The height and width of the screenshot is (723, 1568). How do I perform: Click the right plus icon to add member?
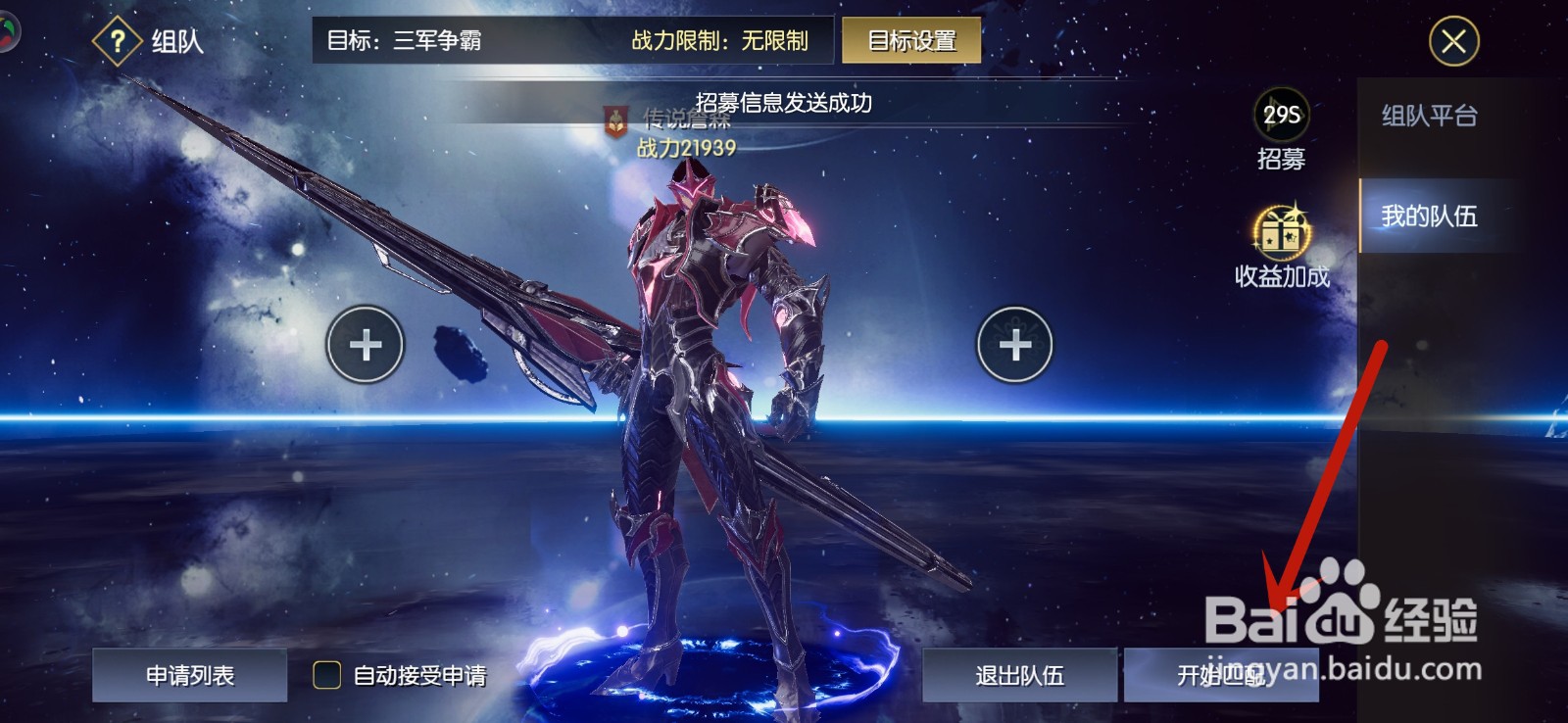[1016, 345]
